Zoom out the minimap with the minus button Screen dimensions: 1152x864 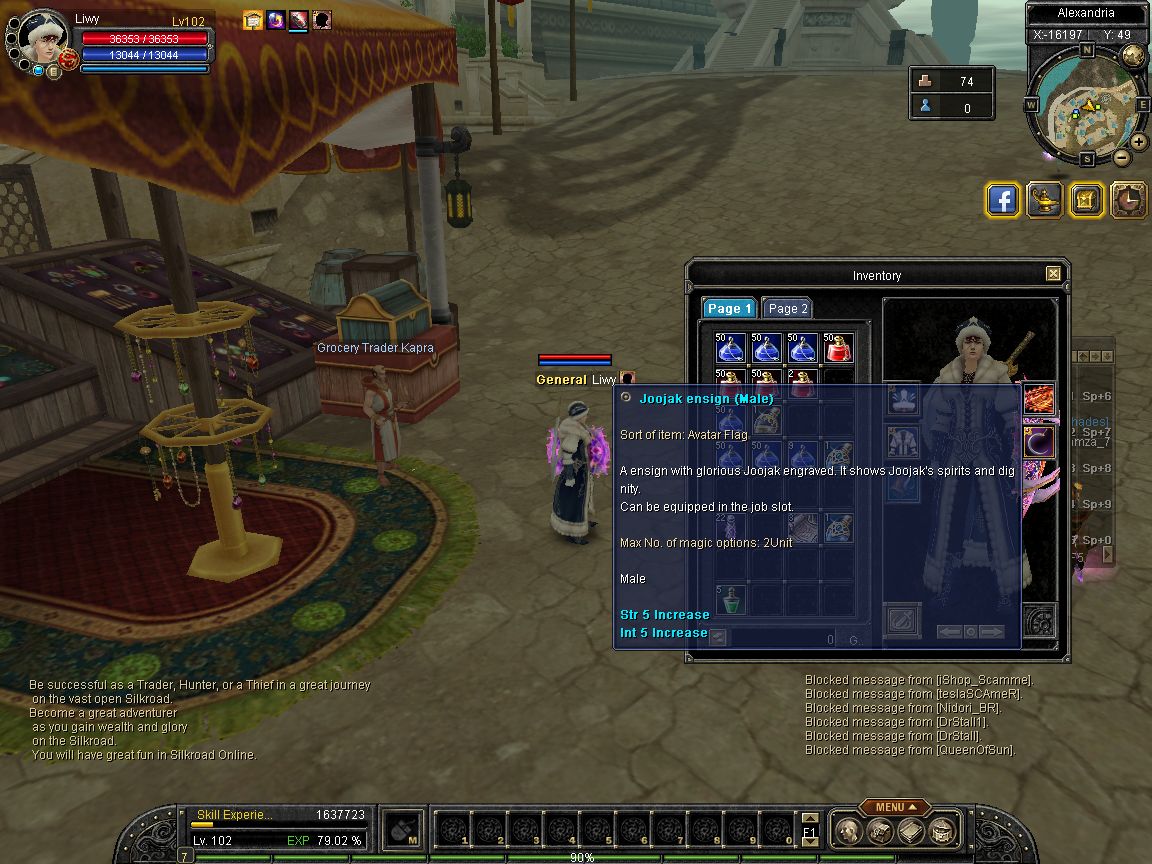pos(1121,158)
